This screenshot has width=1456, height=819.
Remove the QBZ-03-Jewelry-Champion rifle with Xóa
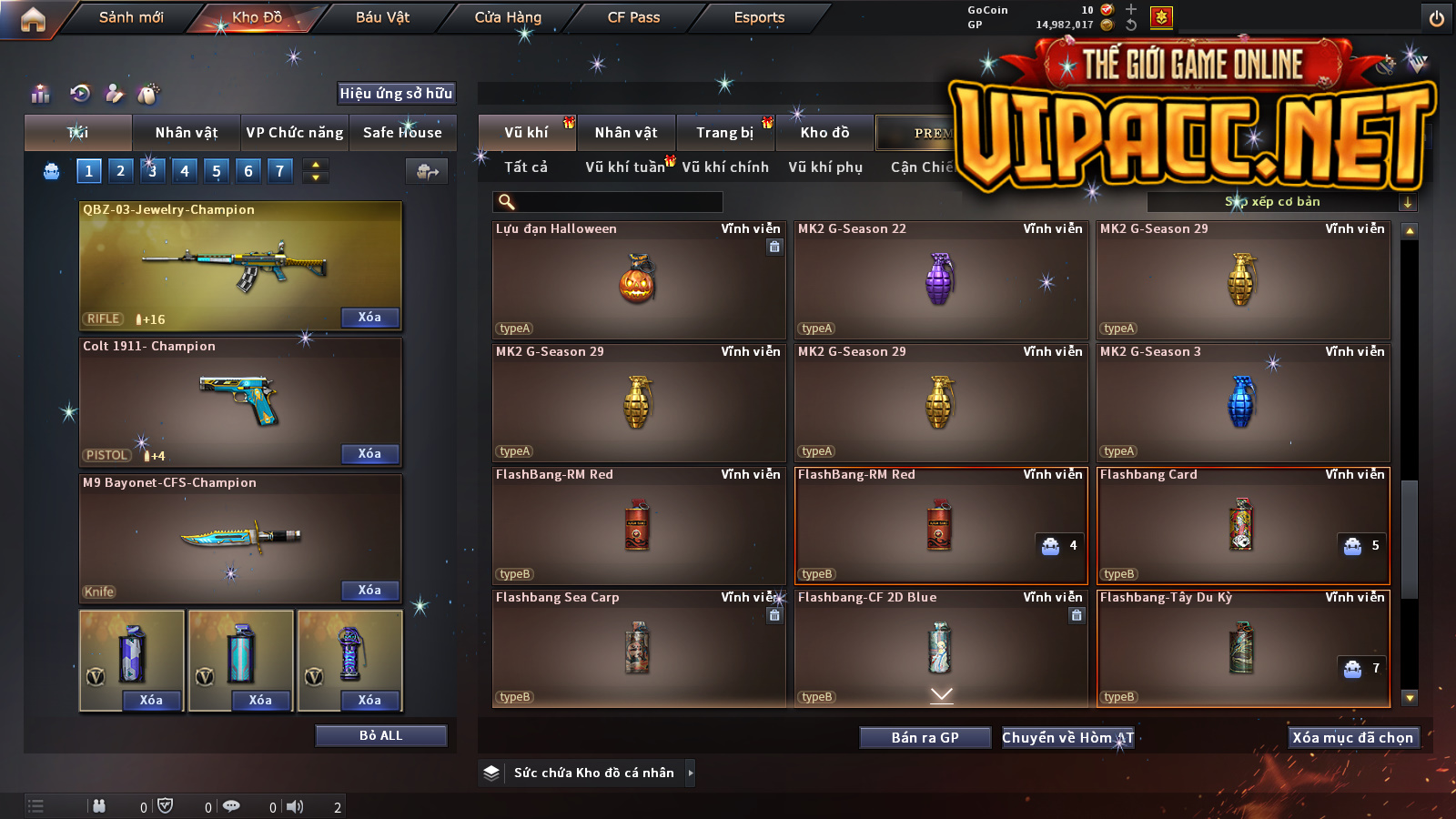[x=369, y=318]
